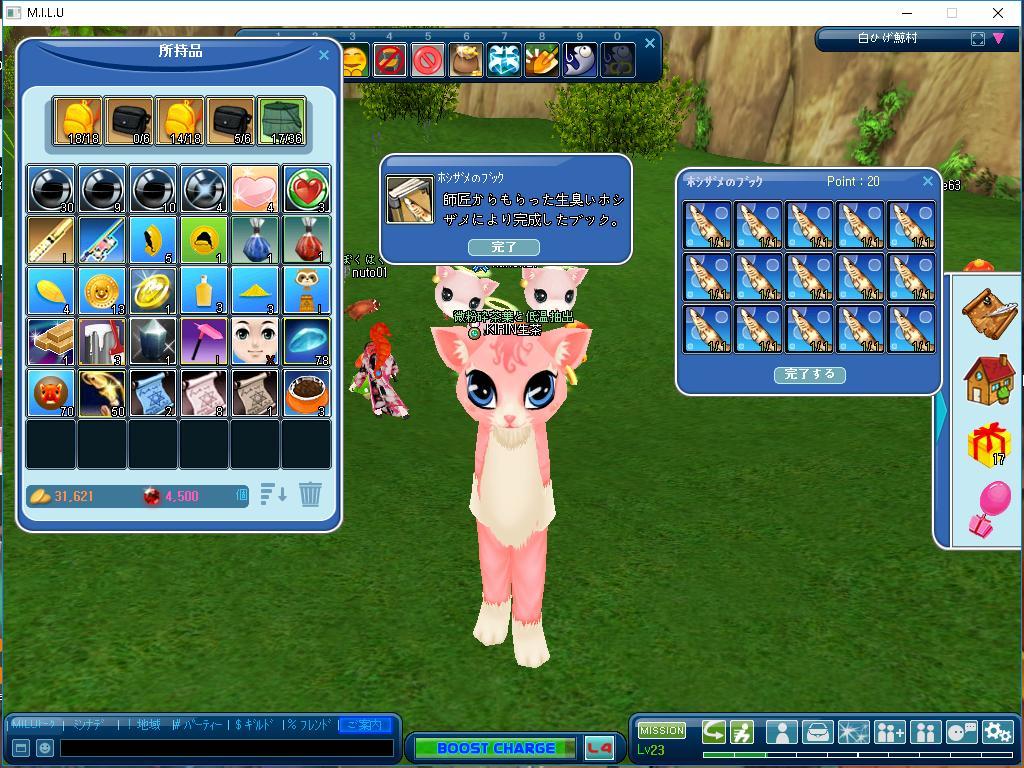Click the 完了する button
This screenshot has width=1024, height=768.
(809, 375)
